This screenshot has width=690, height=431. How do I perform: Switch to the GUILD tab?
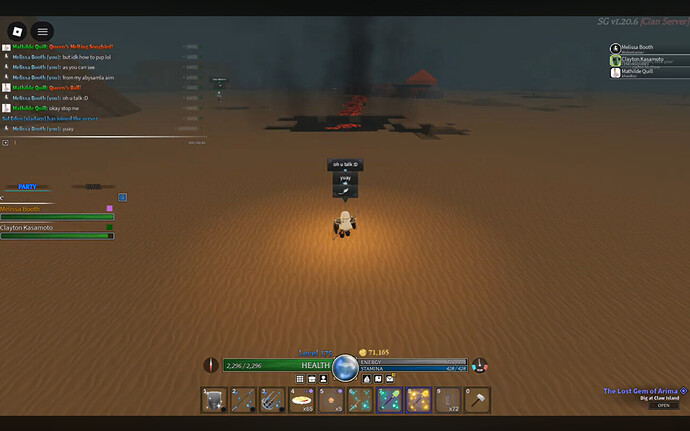point(92,187)
